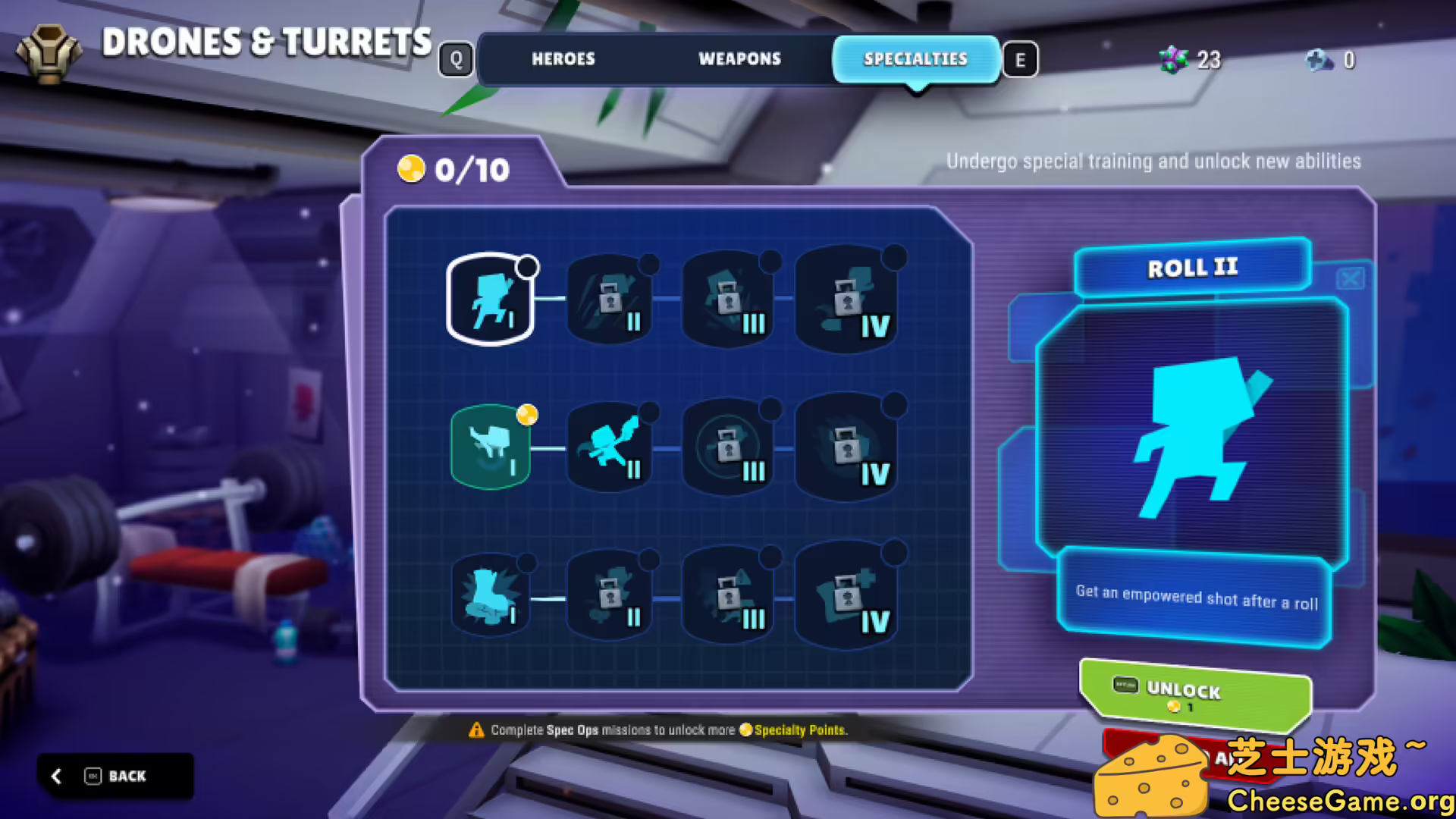Select the tier IV node in bottom row

[846, 595]
